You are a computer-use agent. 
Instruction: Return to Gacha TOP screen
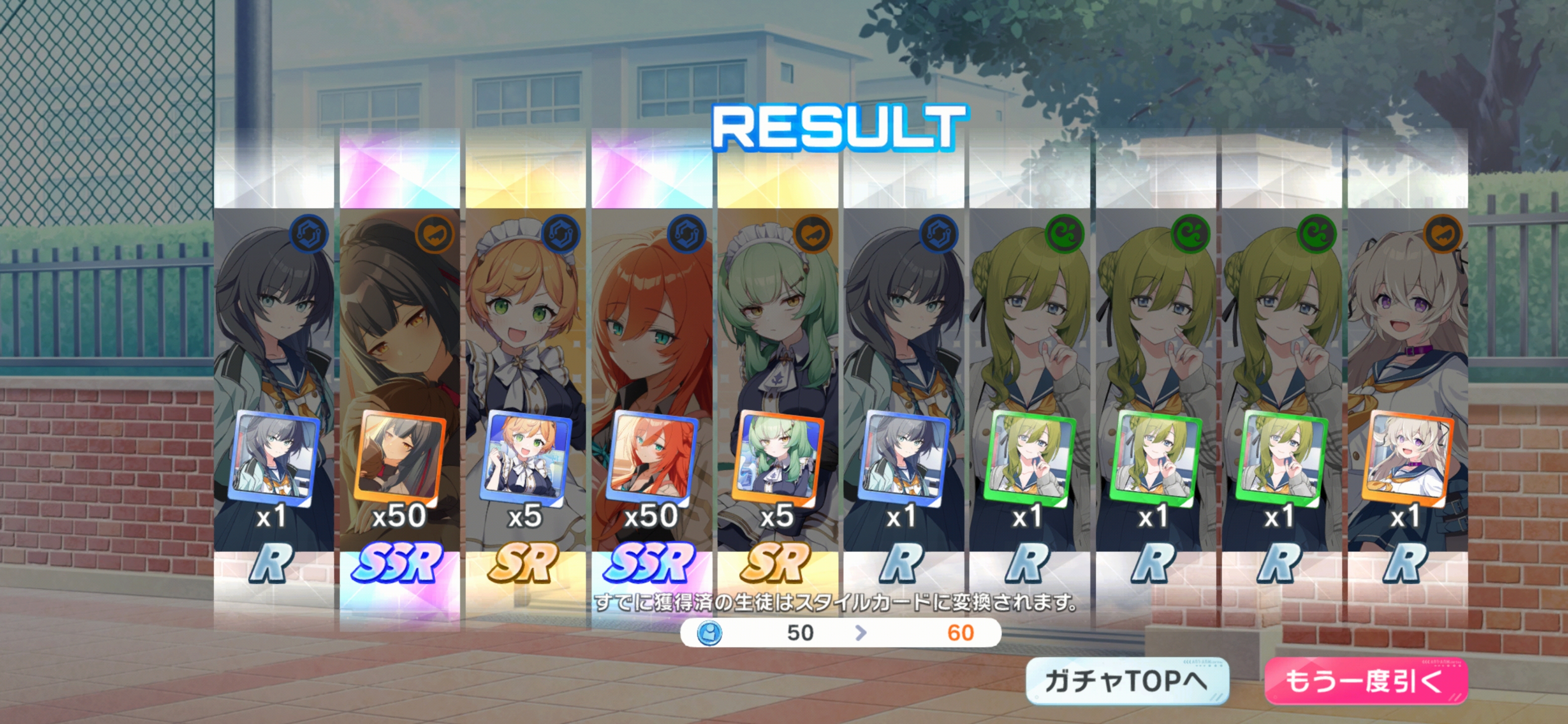point(1127,681)
